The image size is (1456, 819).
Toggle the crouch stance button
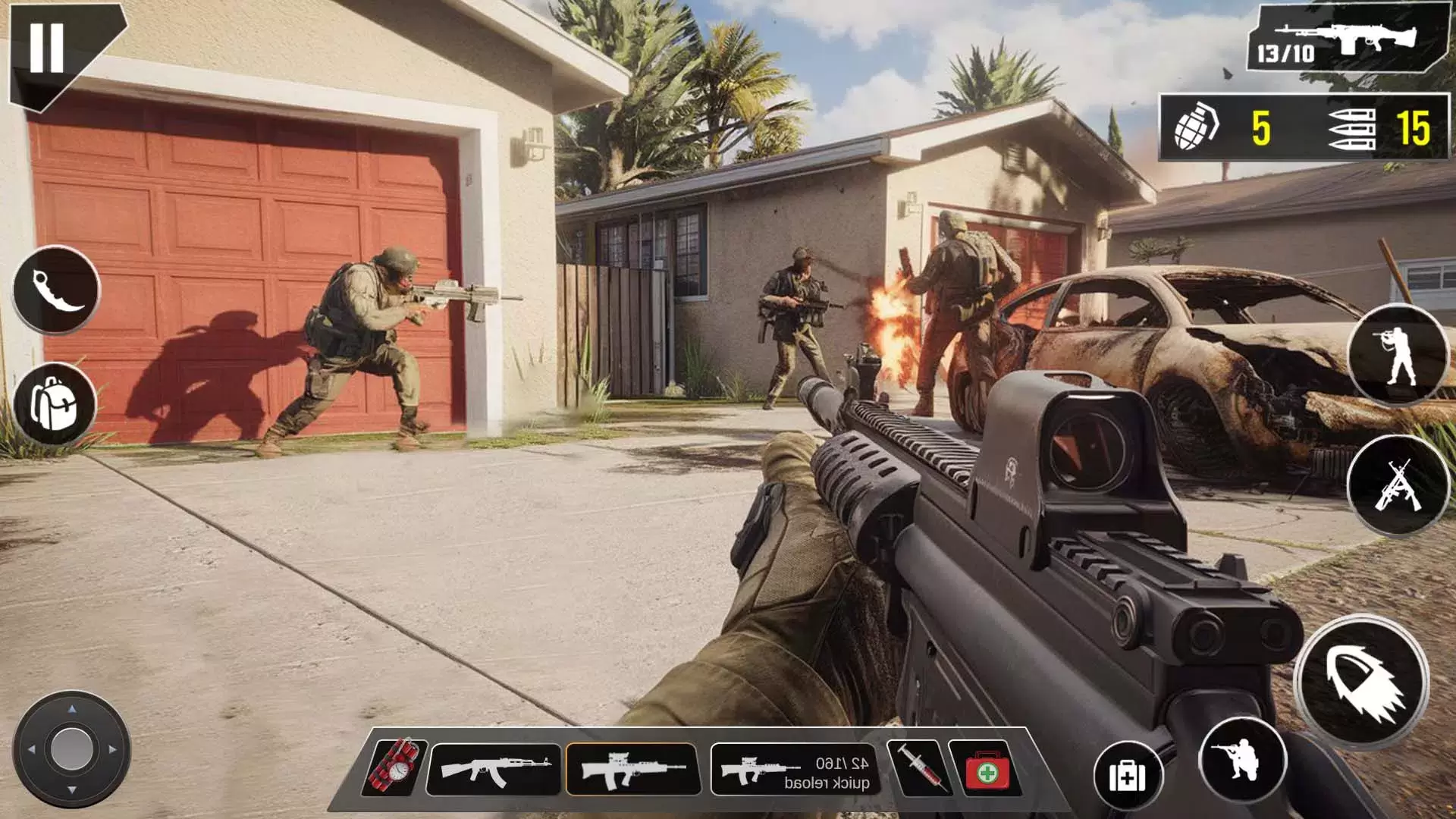point(1241,761)
